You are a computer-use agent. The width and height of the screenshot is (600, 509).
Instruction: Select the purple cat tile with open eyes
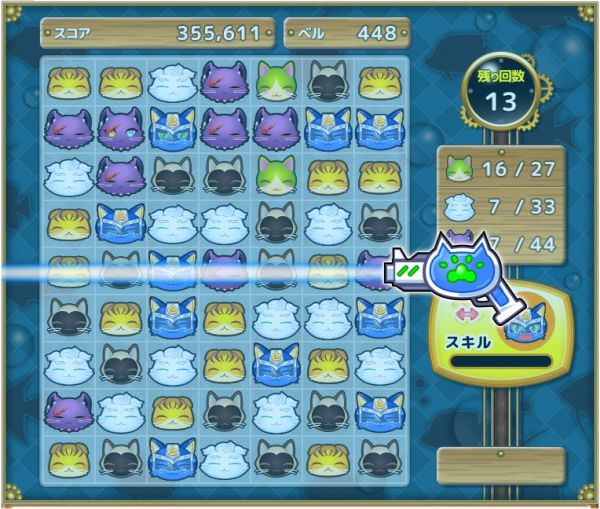pos(120,128)
